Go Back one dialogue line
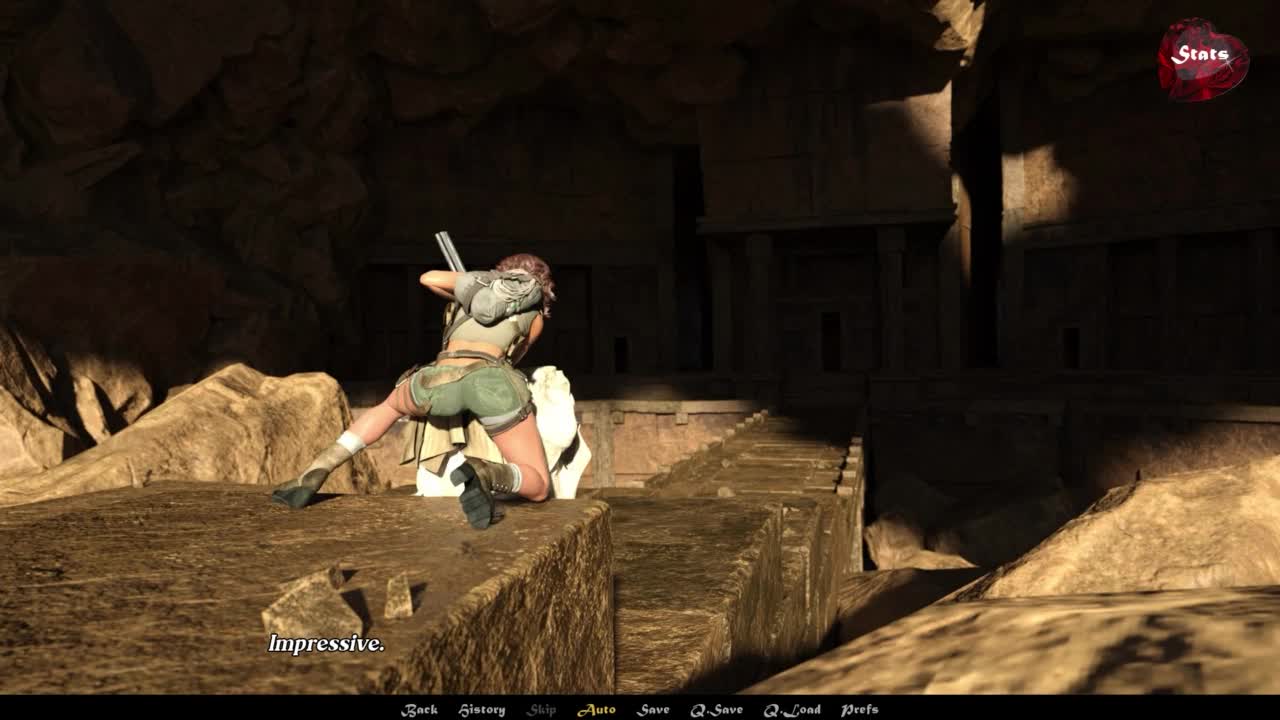 click(419, 710)
